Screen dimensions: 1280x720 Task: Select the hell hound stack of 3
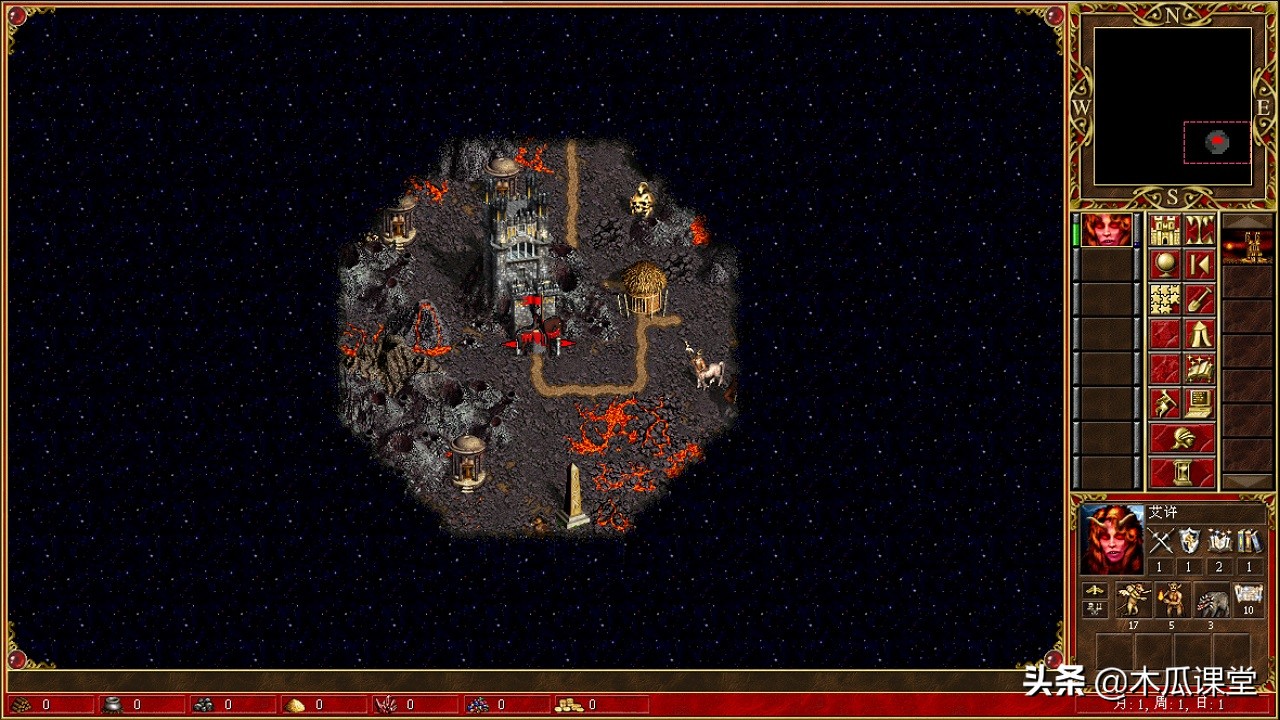pyautogui.click(x=1210, y=600)
